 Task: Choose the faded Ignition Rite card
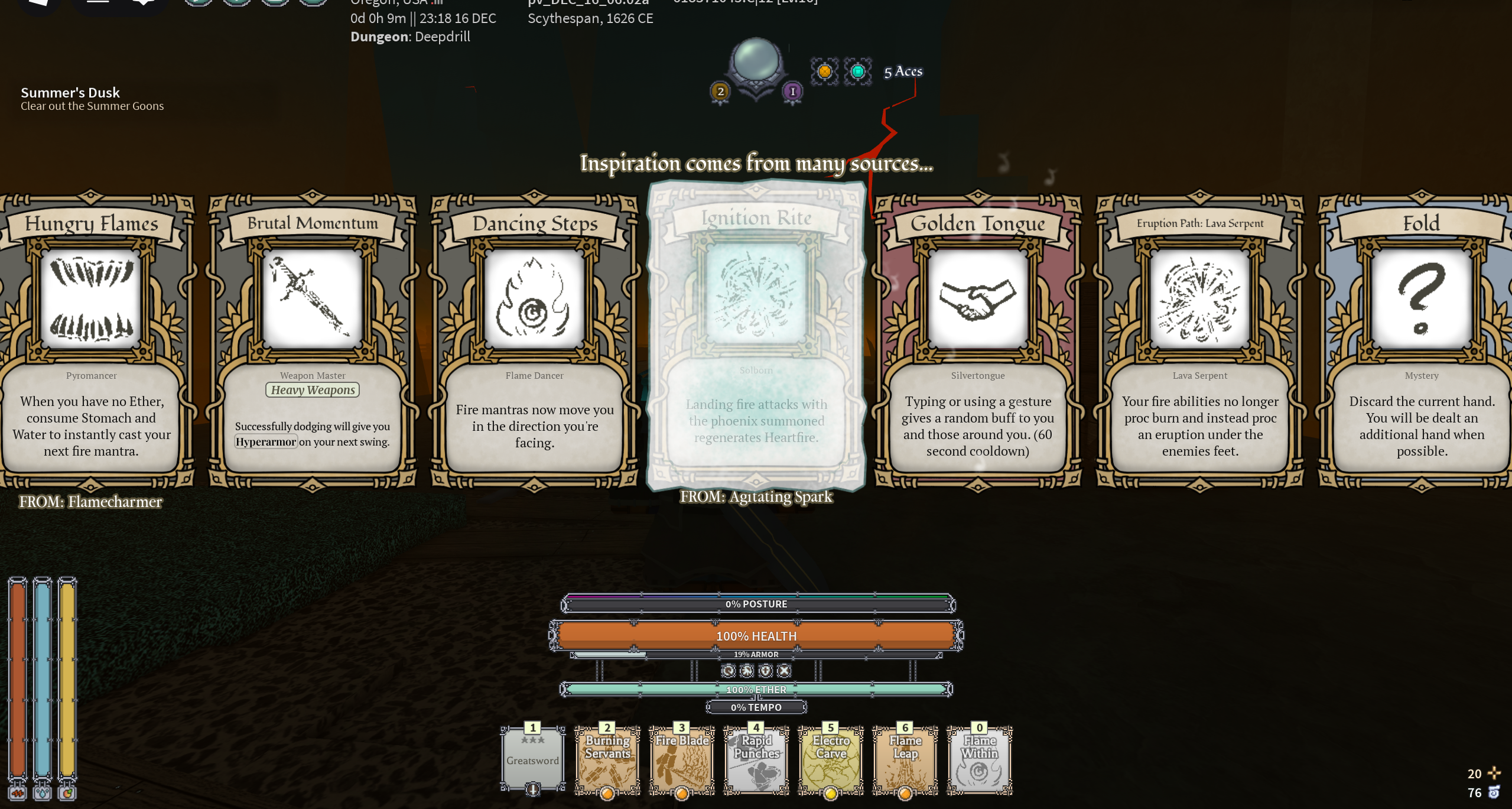[x=756, y=337]
